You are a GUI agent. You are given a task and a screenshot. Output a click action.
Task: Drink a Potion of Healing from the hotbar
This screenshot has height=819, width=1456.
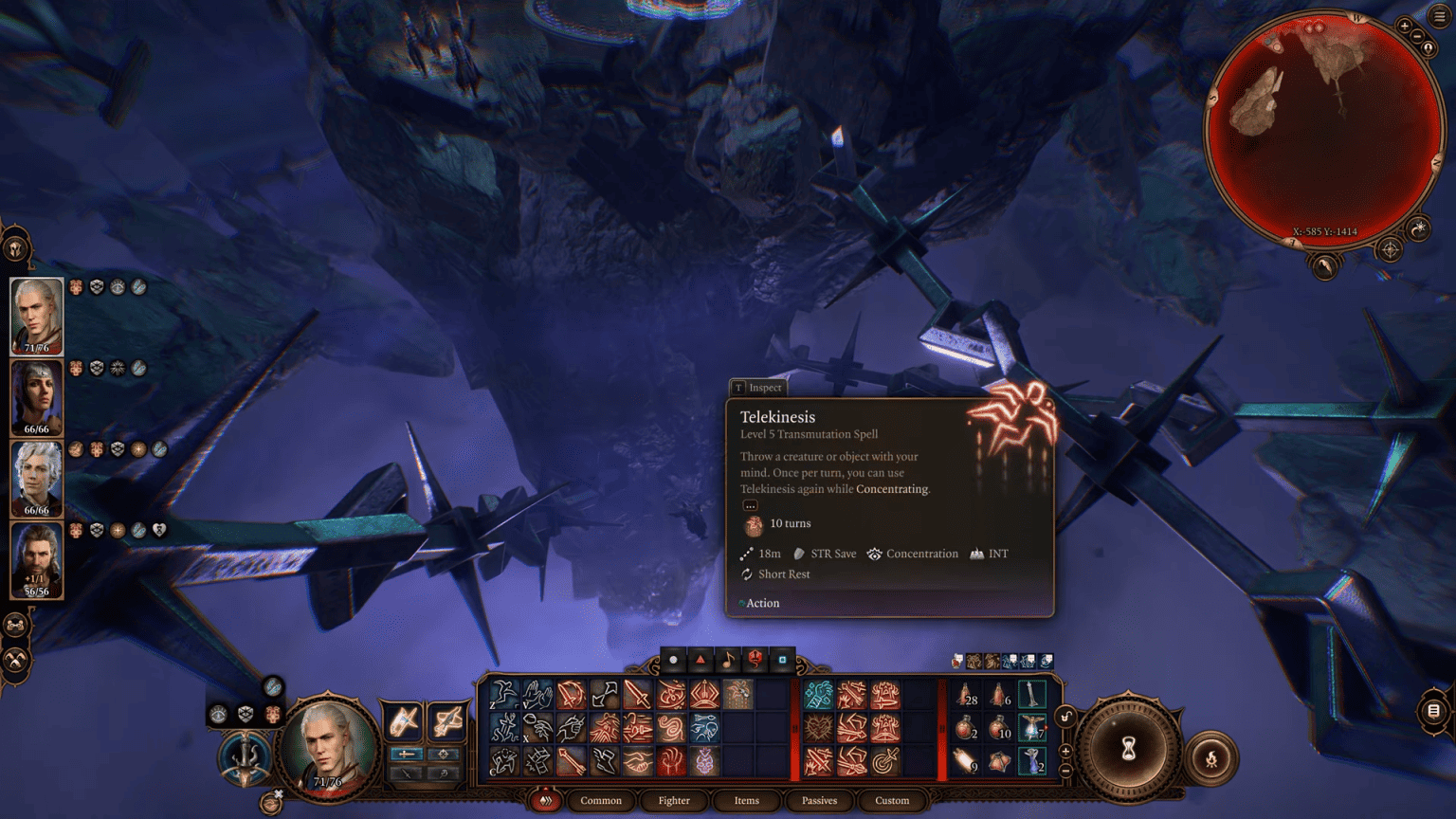965,697
